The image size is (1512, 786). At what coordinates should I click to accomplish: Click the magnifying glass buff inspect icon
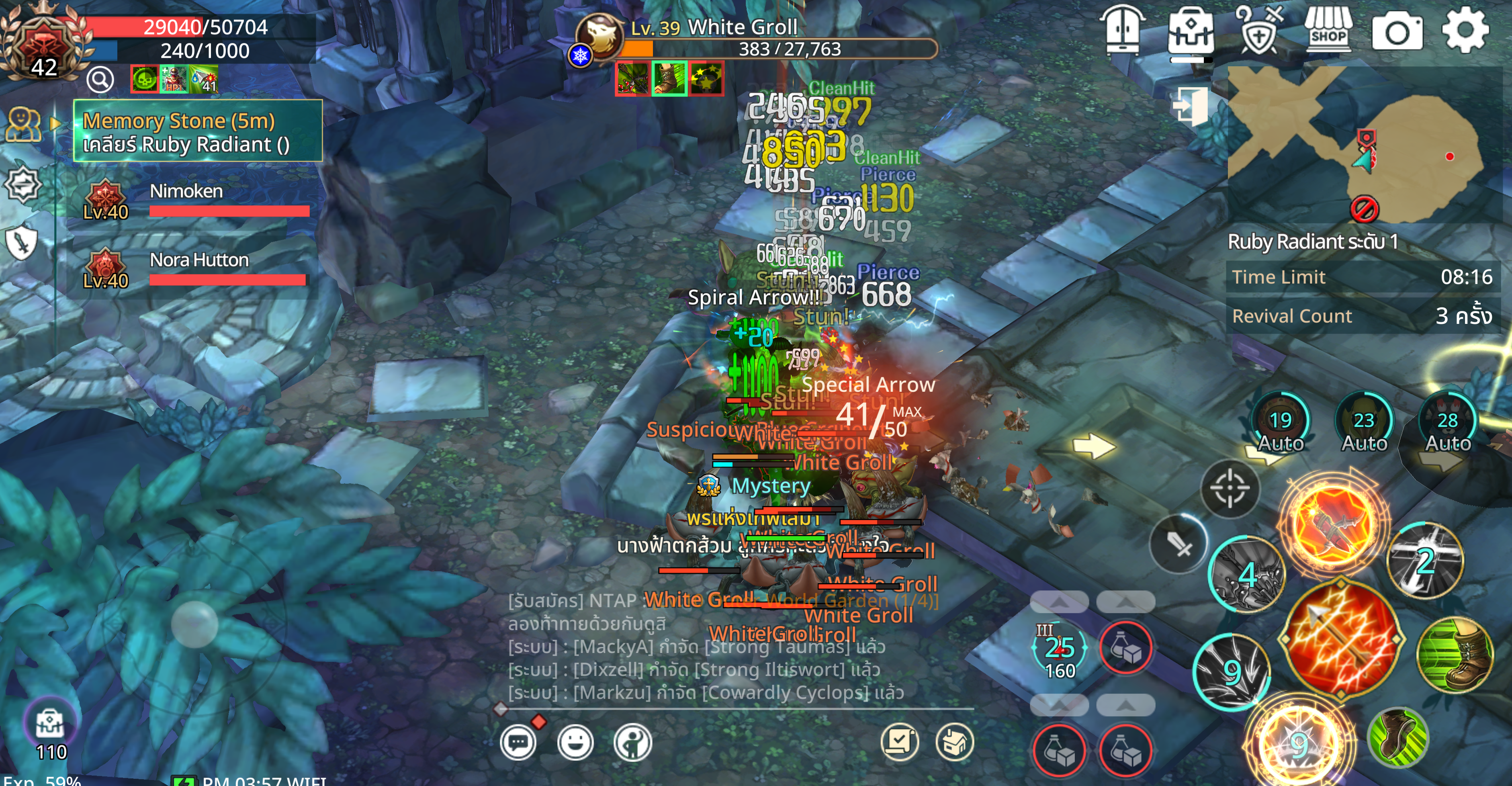[100, 79]
